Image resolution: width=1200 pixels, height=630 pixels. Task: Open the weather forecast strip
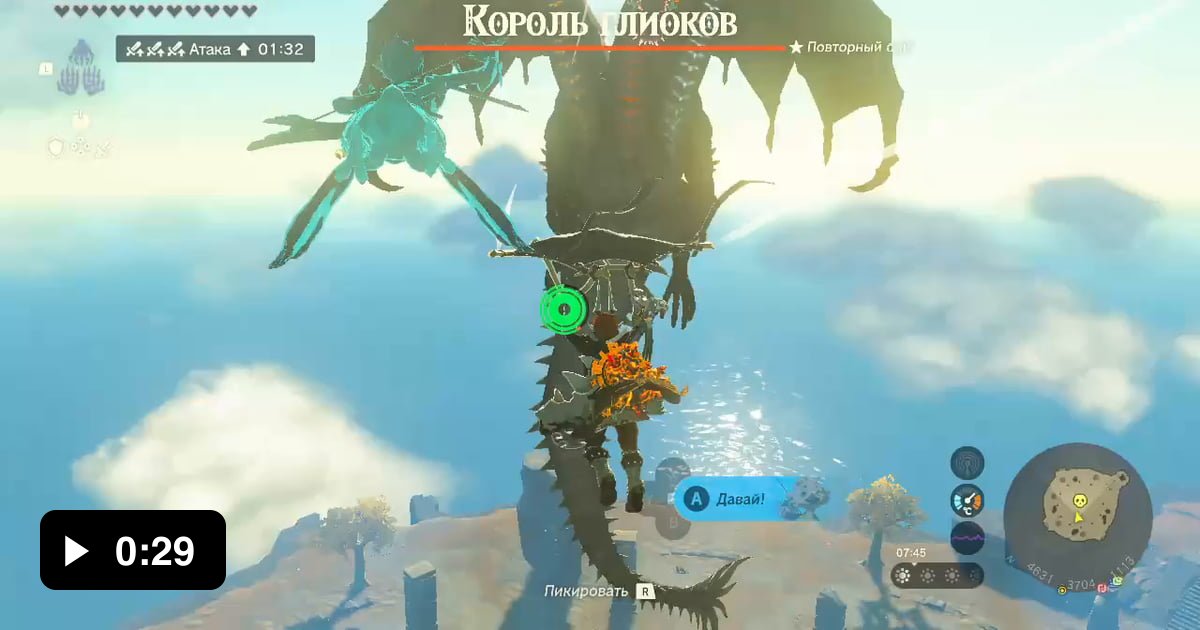[x=937, y=575]
